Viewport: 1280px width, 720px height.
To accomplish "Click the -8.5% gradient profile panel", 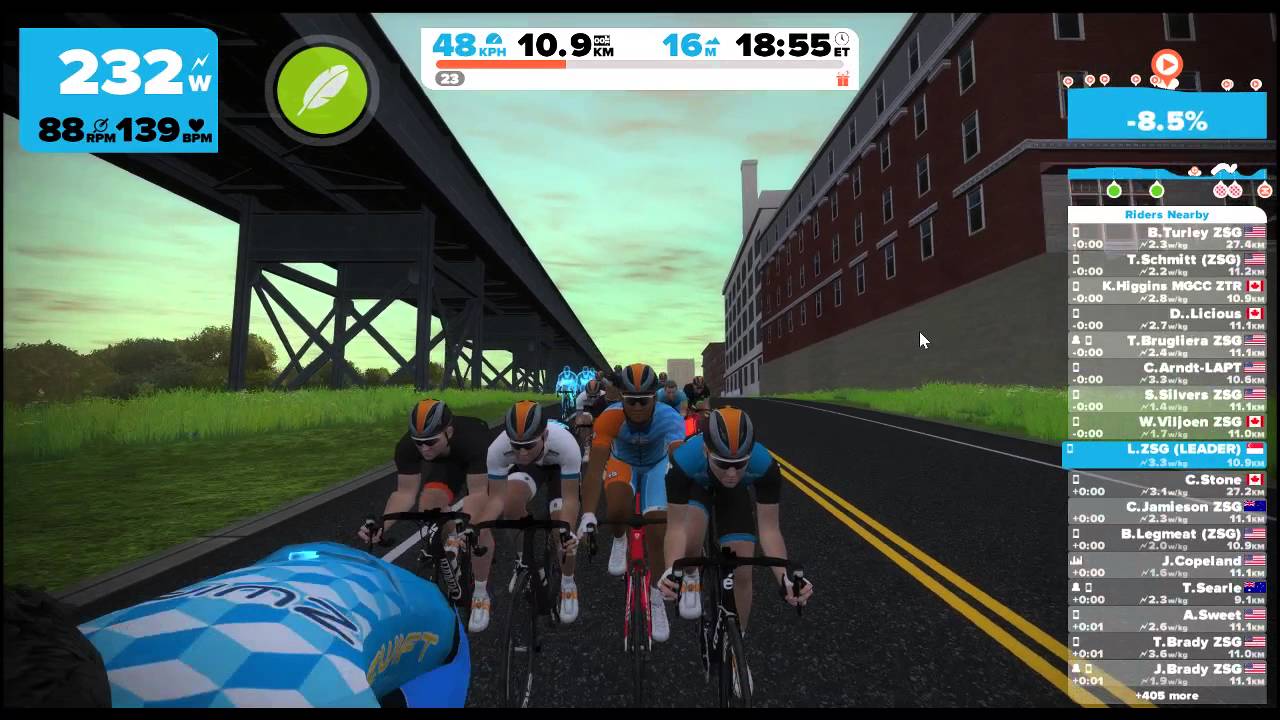I will pyautogui.click(x=1166, y=122).
